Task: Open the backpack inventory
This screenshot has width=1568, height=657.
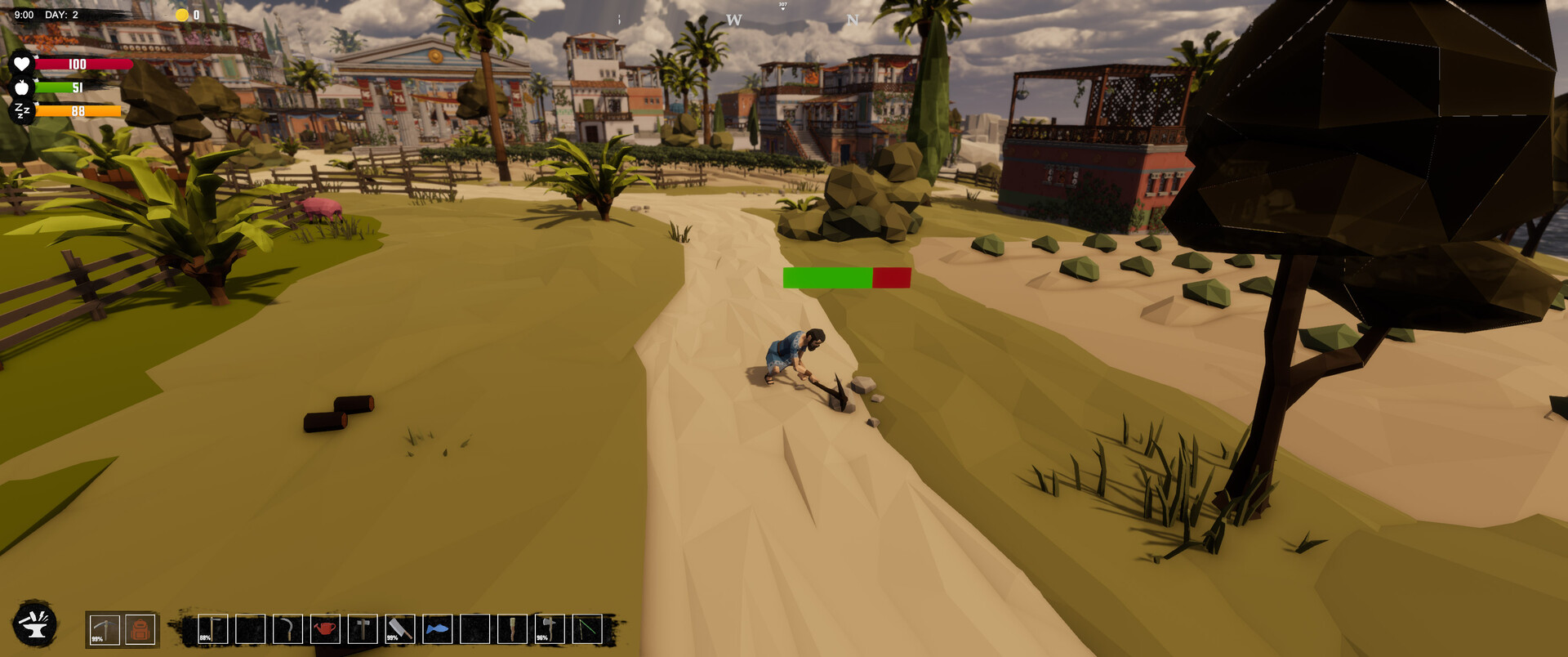Action: coord(140,629)
